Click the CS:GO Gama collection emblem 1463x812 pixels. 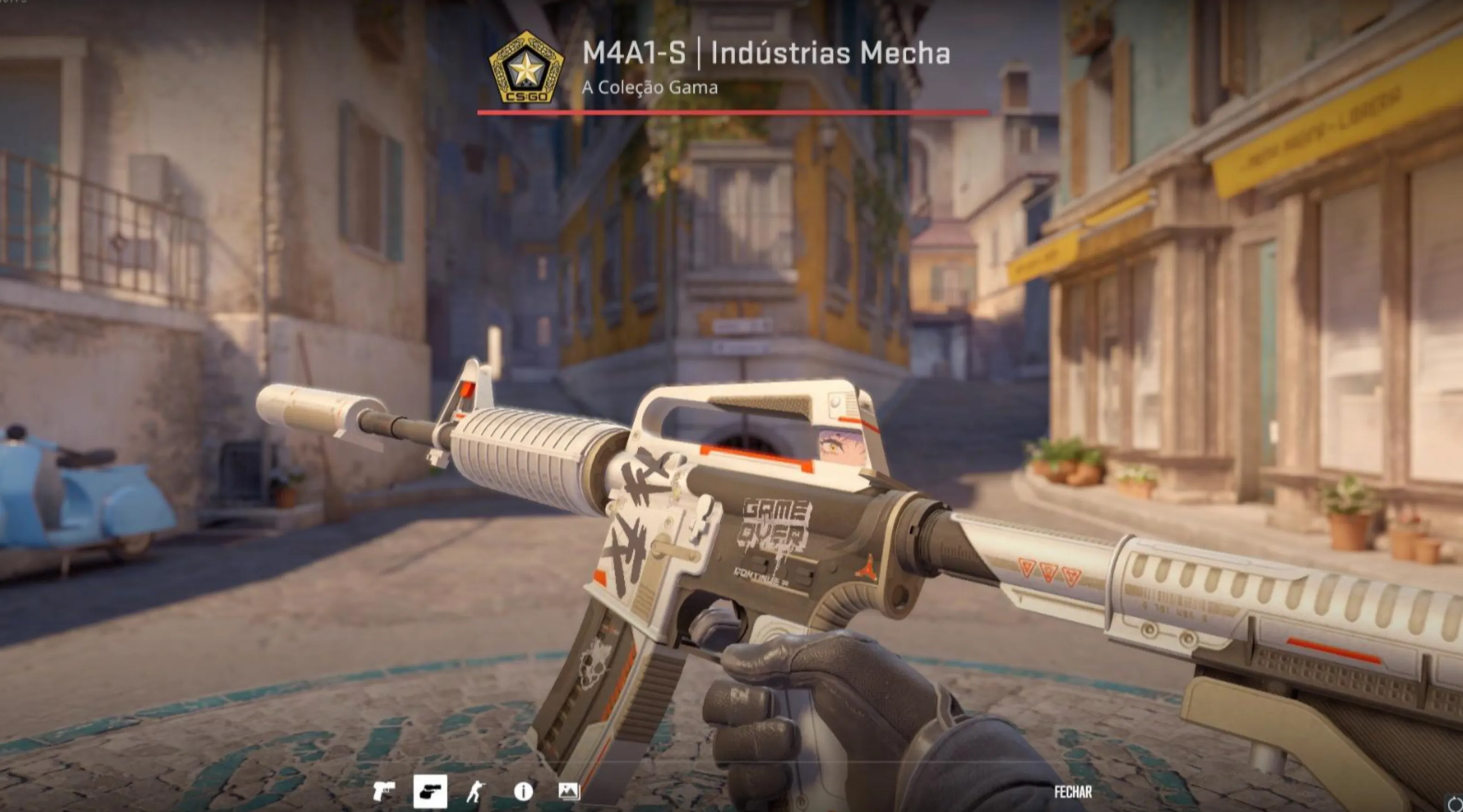(x=525, y=68)
